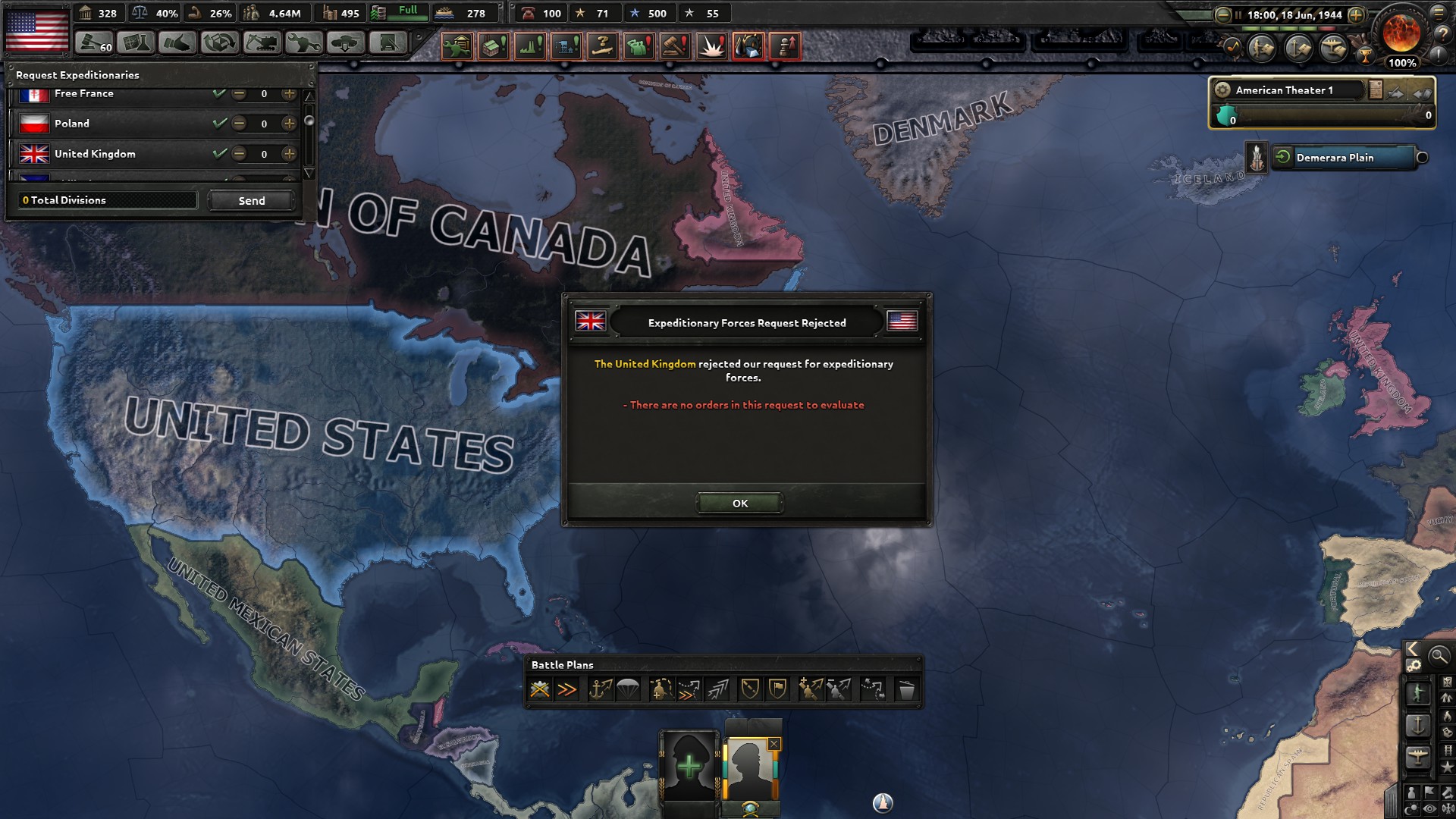1456x819 pixels.
Task: Open the fuel and resources alert icon
Action: tap(748, 47)
